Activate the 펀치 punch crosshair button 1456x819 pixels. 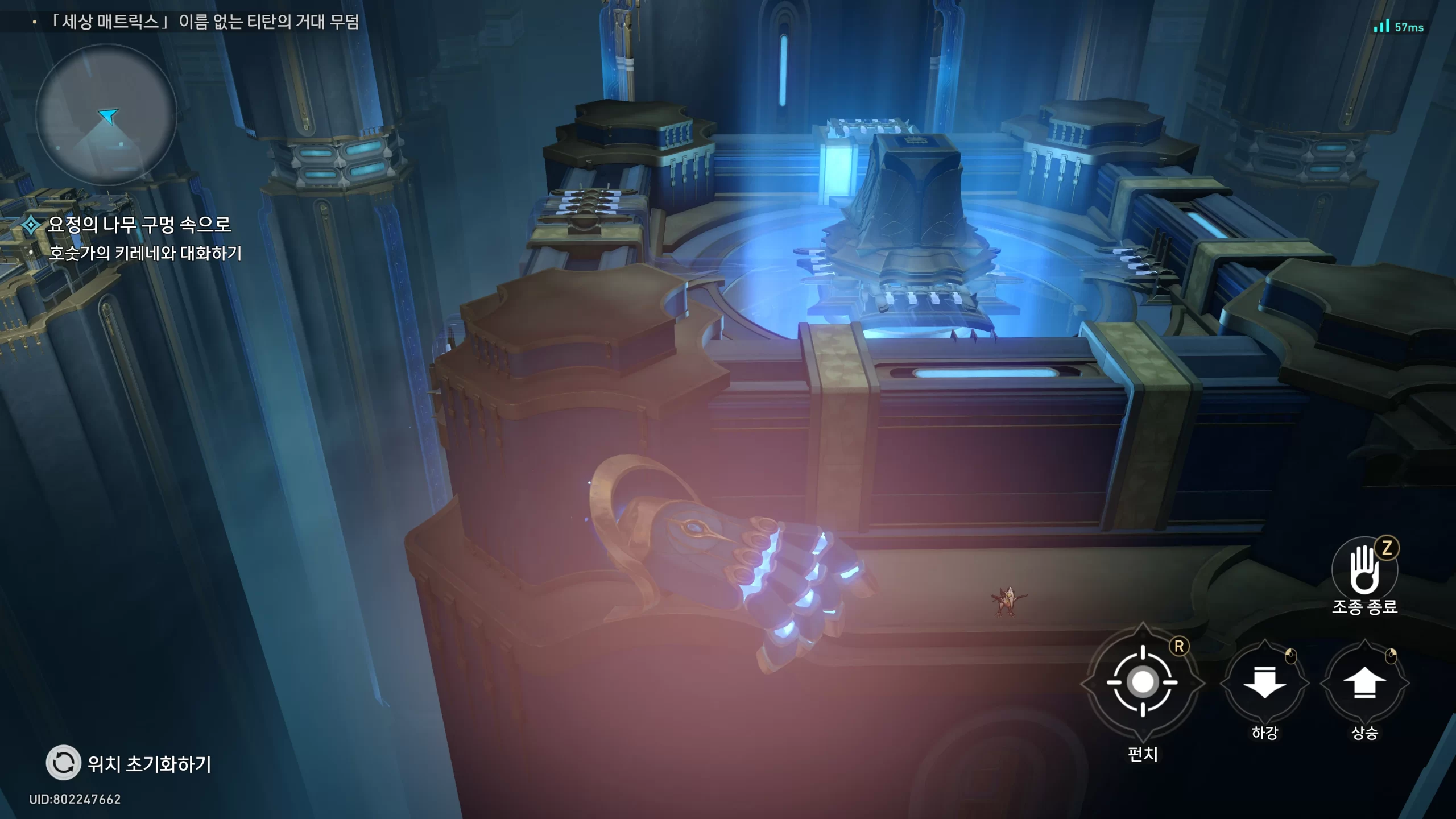[x=1143, y=682]
